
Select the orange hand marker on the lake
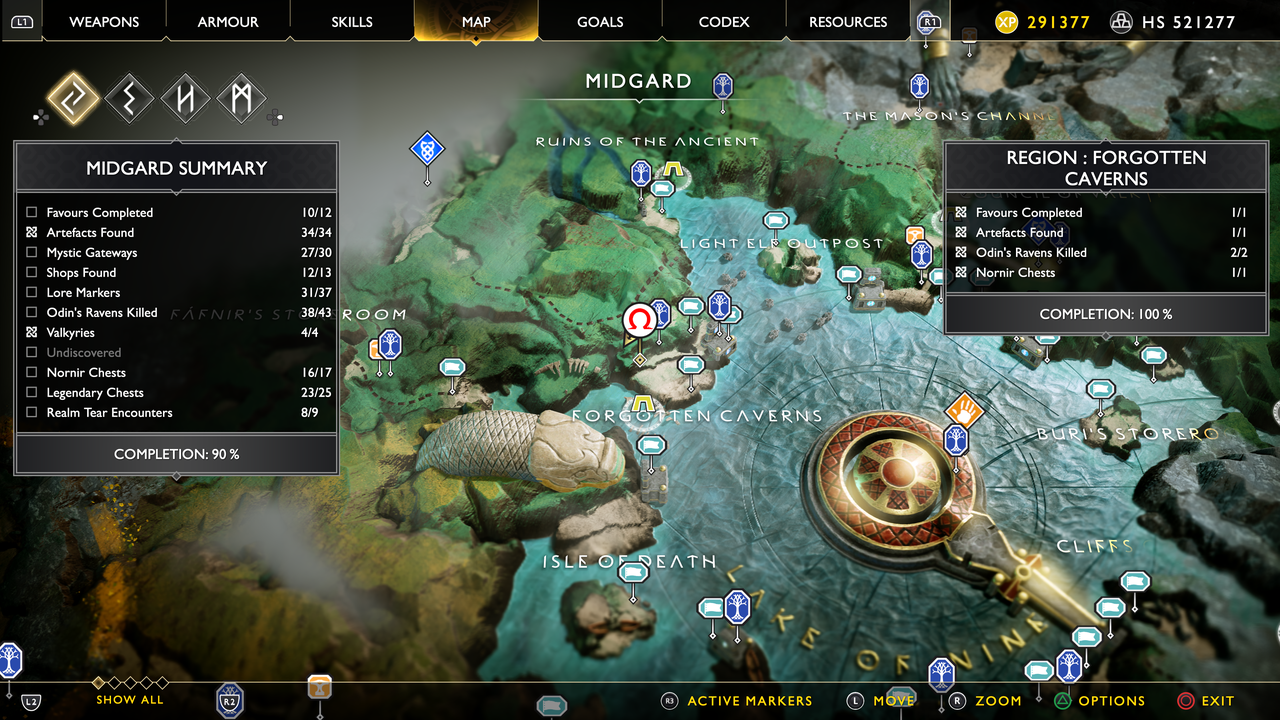[964, 409]
